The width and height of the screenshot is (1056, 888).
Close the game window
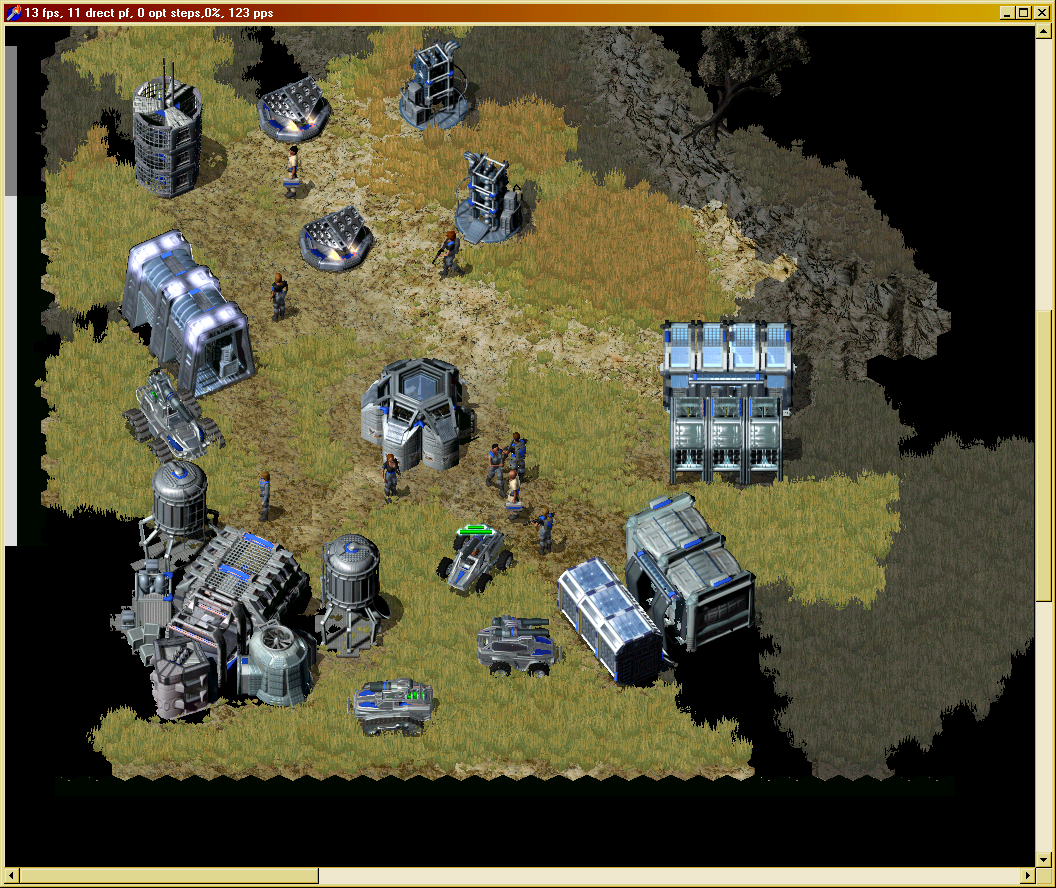[x=1040, y=13]
